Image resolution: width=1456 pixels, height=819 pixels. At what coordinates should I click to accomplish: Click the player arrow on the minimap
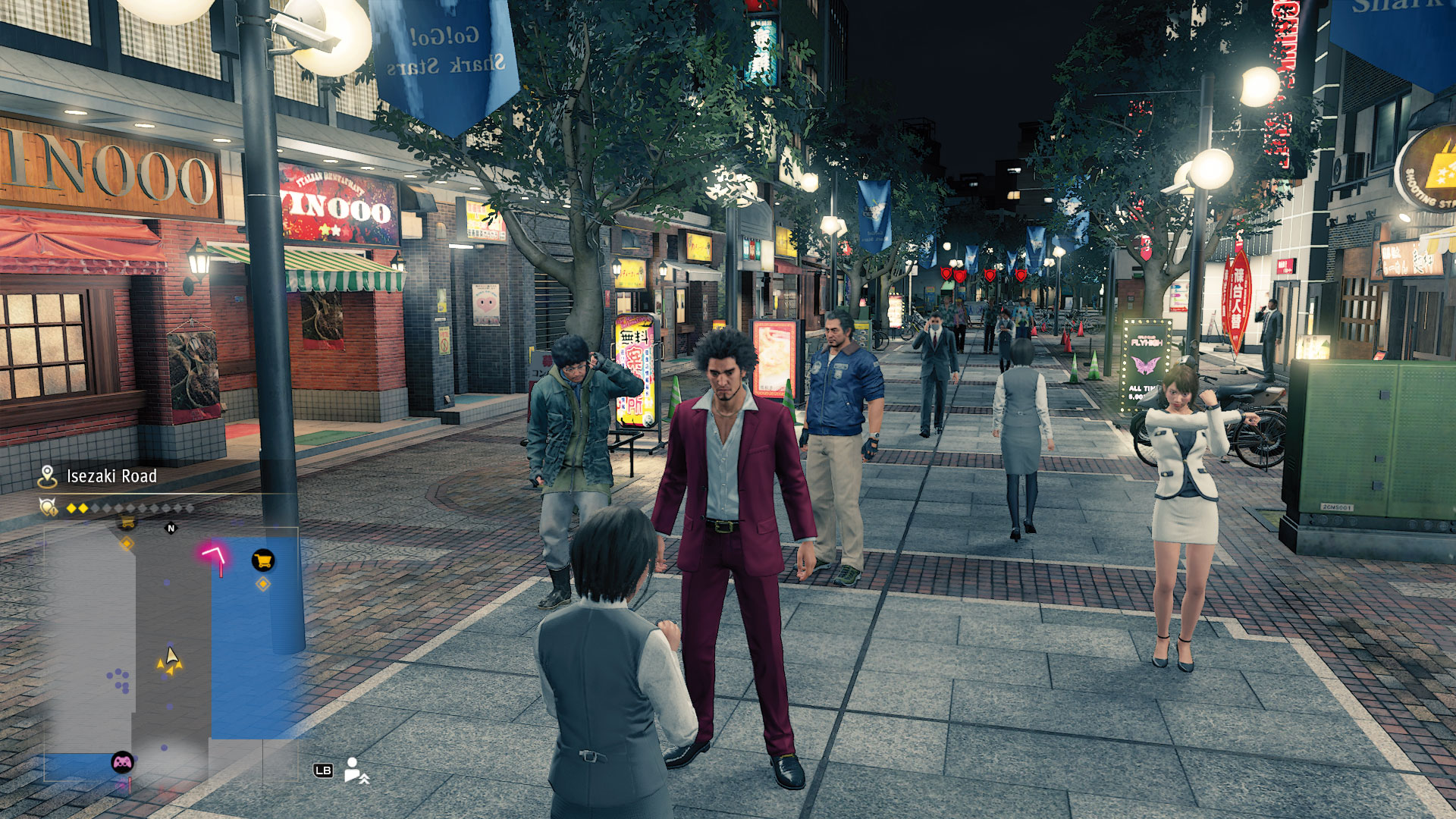coord(171,660)
